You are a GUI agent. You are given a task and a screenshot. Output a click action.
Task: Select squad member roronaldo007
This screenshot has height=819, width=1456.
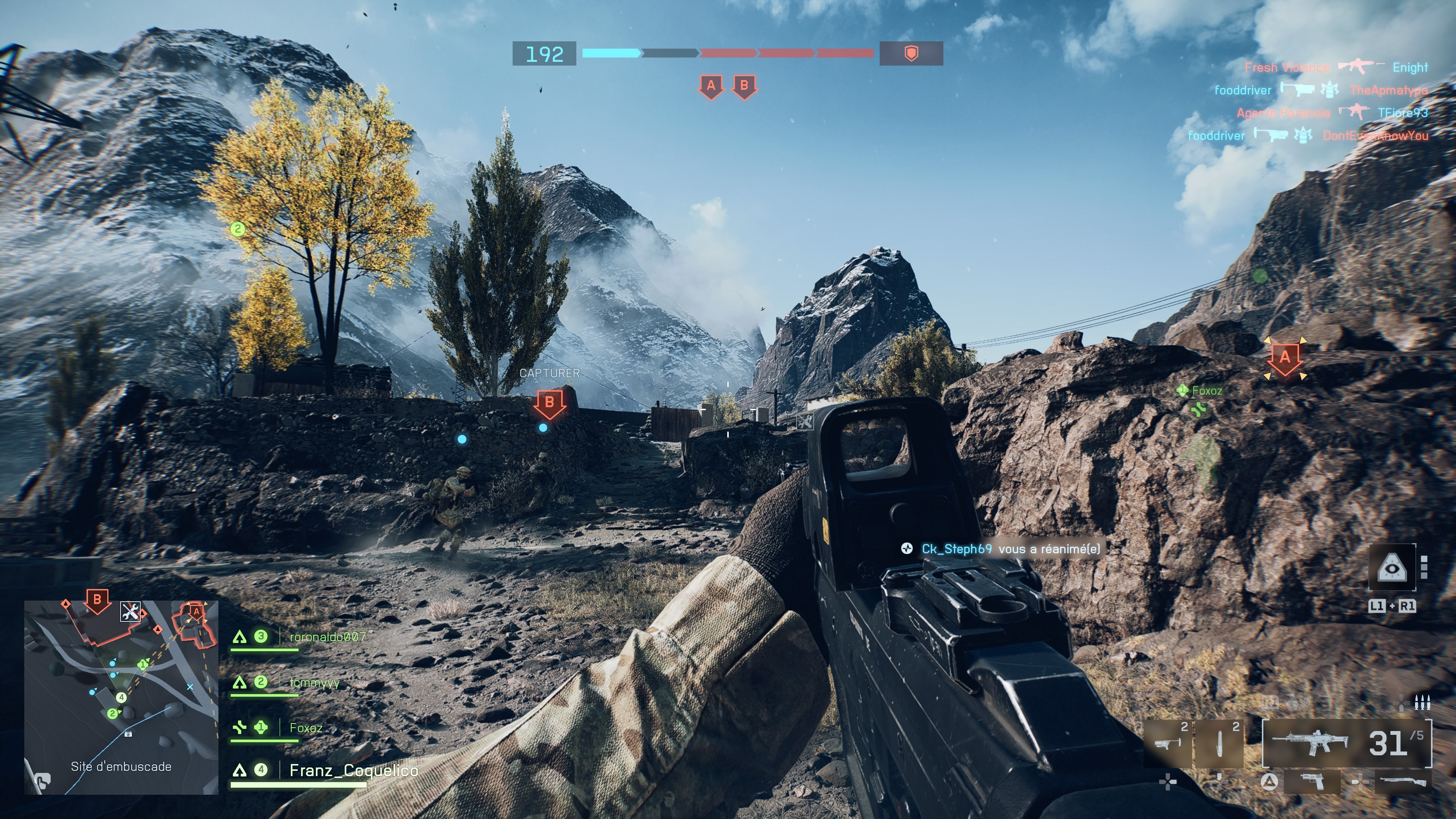[x=327, y=637]
